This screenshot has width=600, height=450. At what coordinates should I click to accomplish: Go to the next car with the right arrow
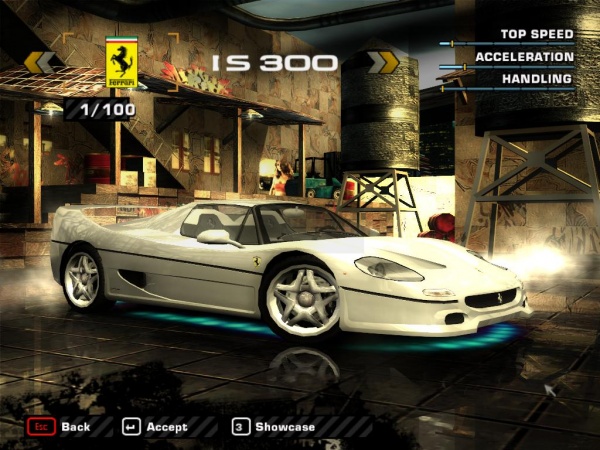(x=383, y=62)
